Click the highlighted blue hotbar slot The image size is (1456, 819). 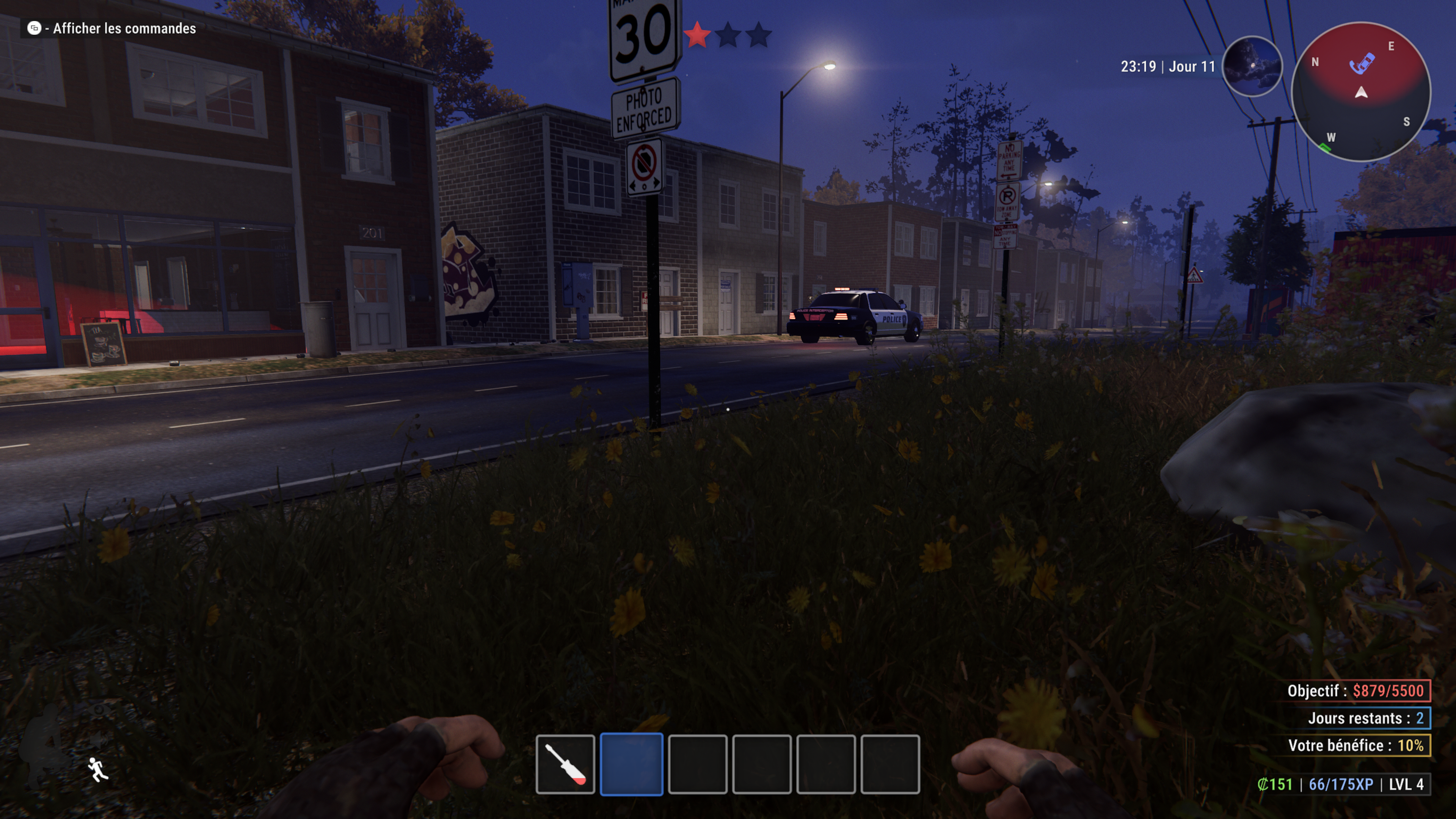(631, 764)
